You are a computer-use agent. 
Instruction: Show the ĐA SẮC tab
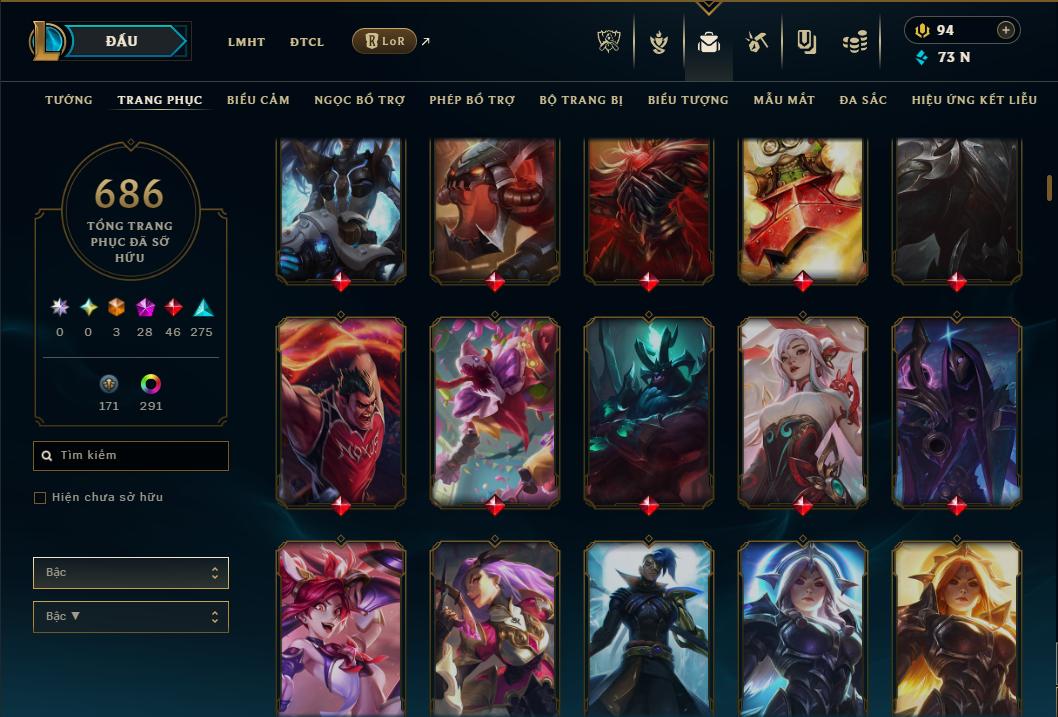[863, 100]
